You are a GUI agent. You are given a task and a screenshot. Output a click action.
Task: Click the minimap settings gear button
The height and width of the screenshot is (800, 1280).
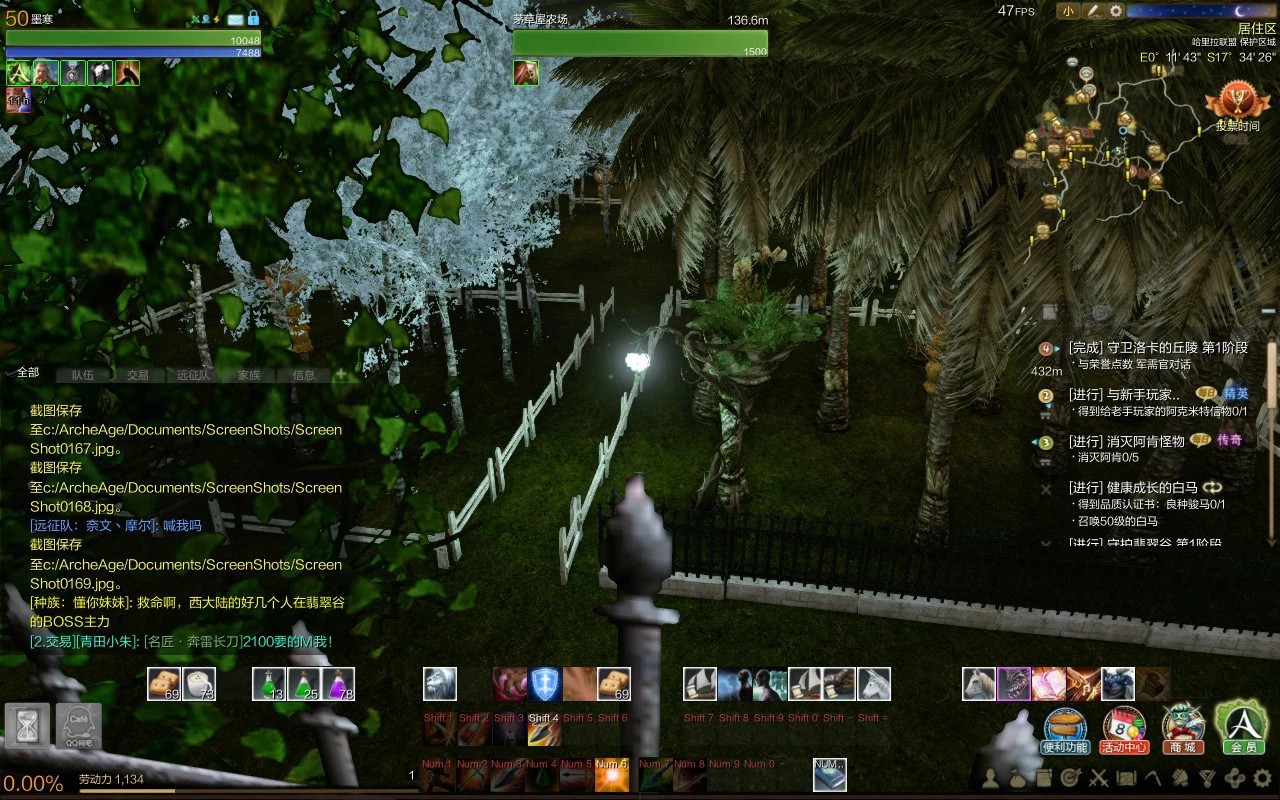coord(1117,11)
